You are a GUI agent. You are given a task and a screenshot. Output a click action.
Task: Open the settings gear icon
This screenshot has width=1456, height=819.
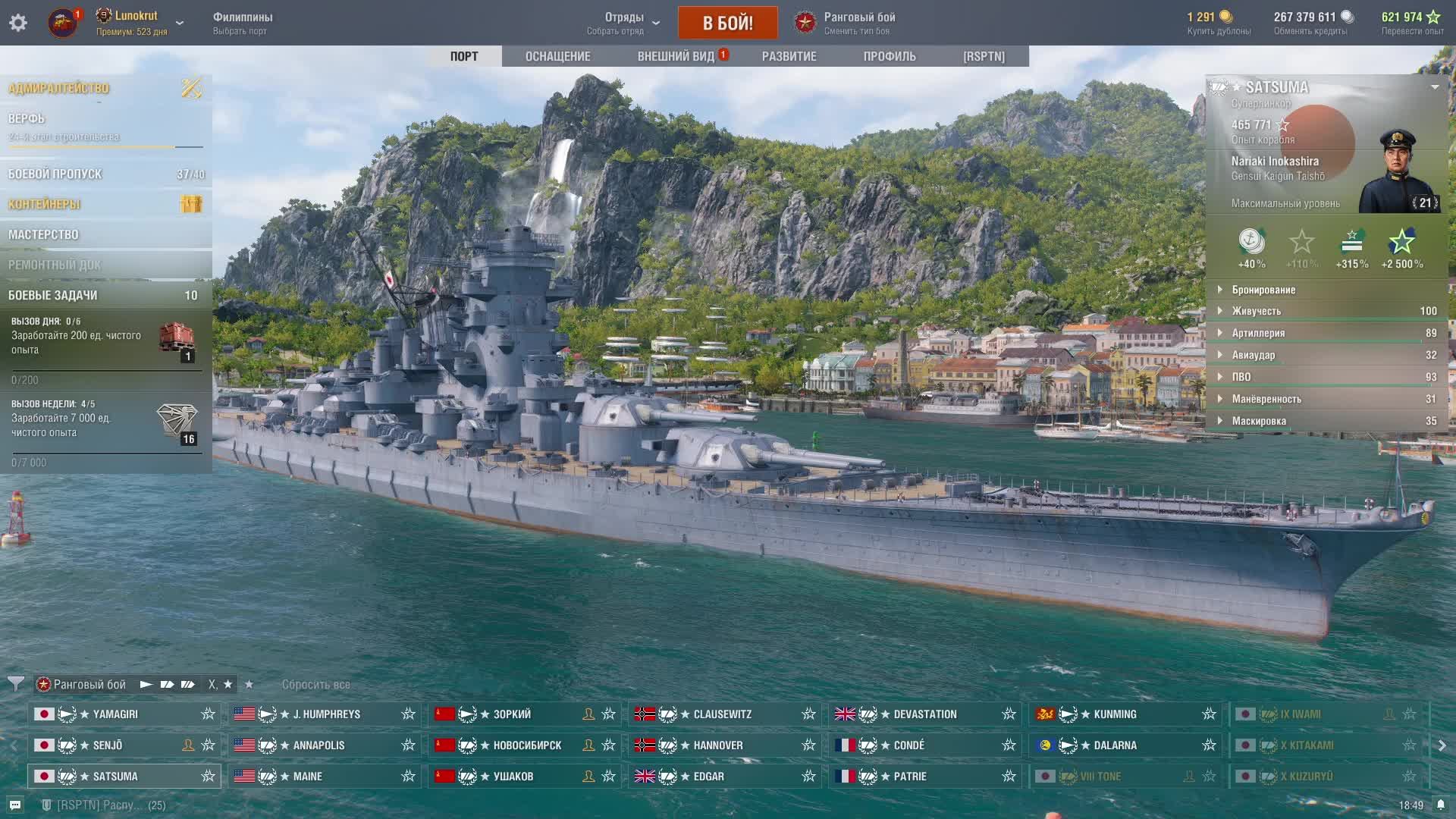(x=18, y=23)
